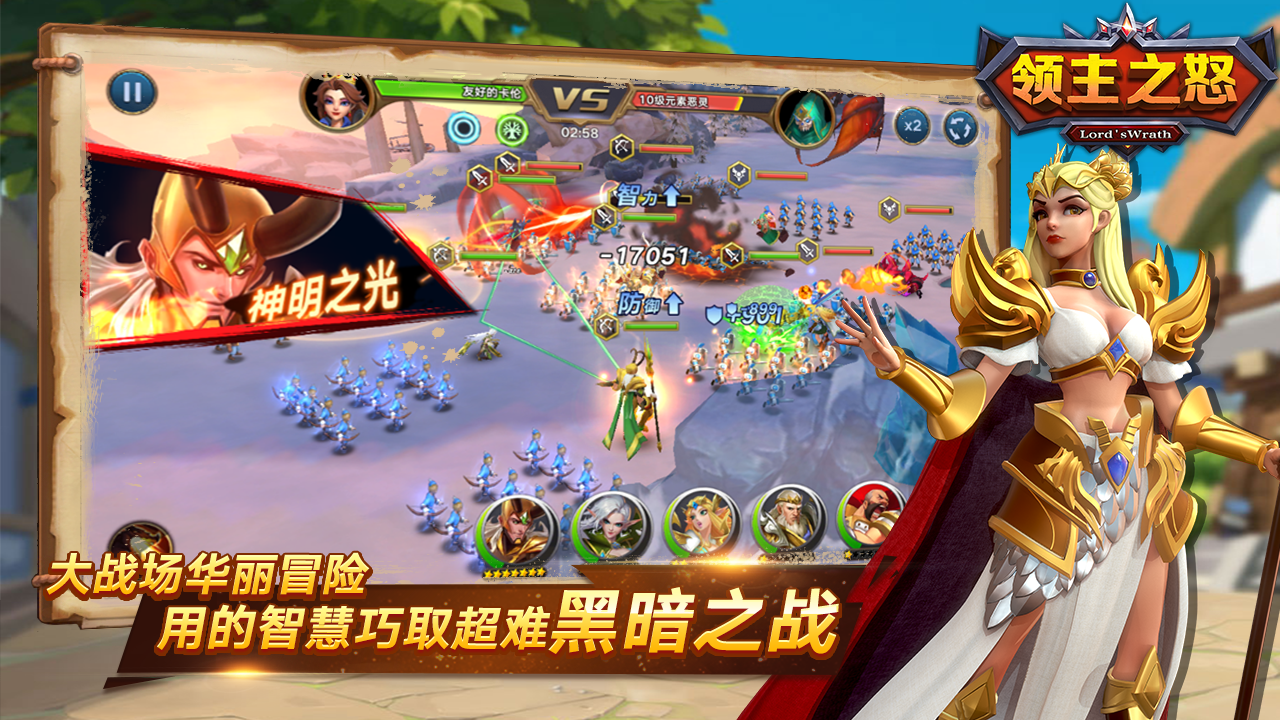Activate the blue ring skill icon
Viewport: 1280px width, 720px height.
[462, 127]
